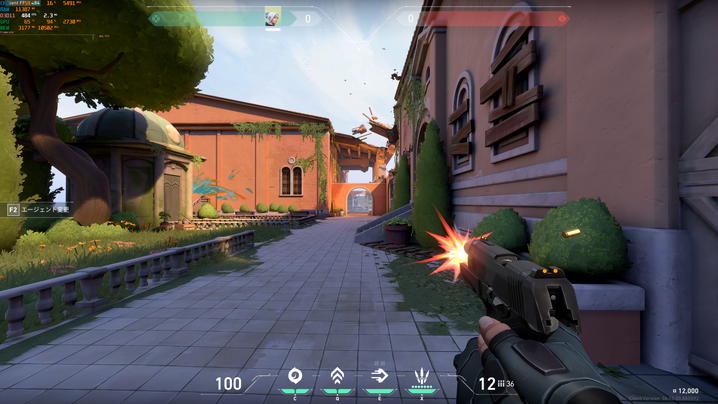Trigger the Tailwind dash ability icon
The width and height of the screenshot is (718, 404).
tap(380, 377)
